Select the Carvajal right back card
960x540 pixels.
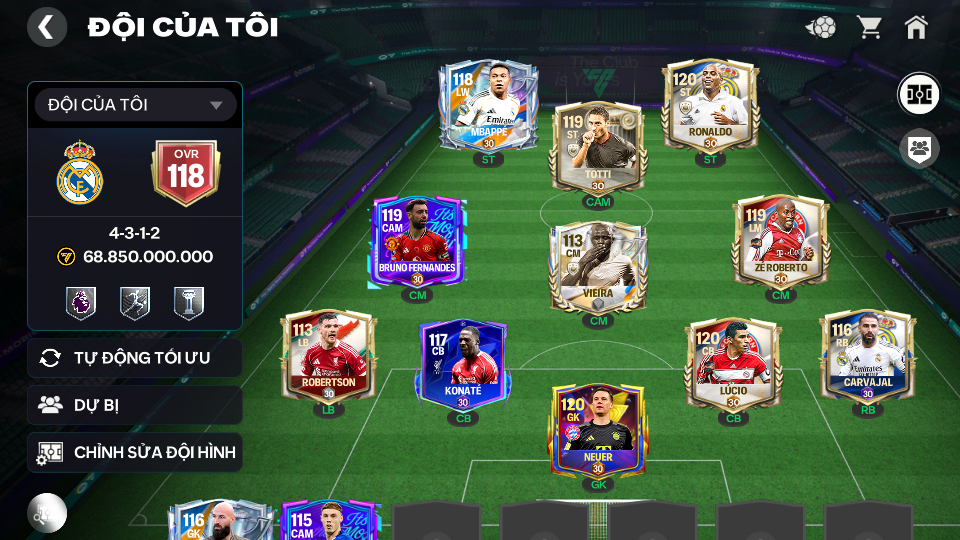(x=867, y=357)
